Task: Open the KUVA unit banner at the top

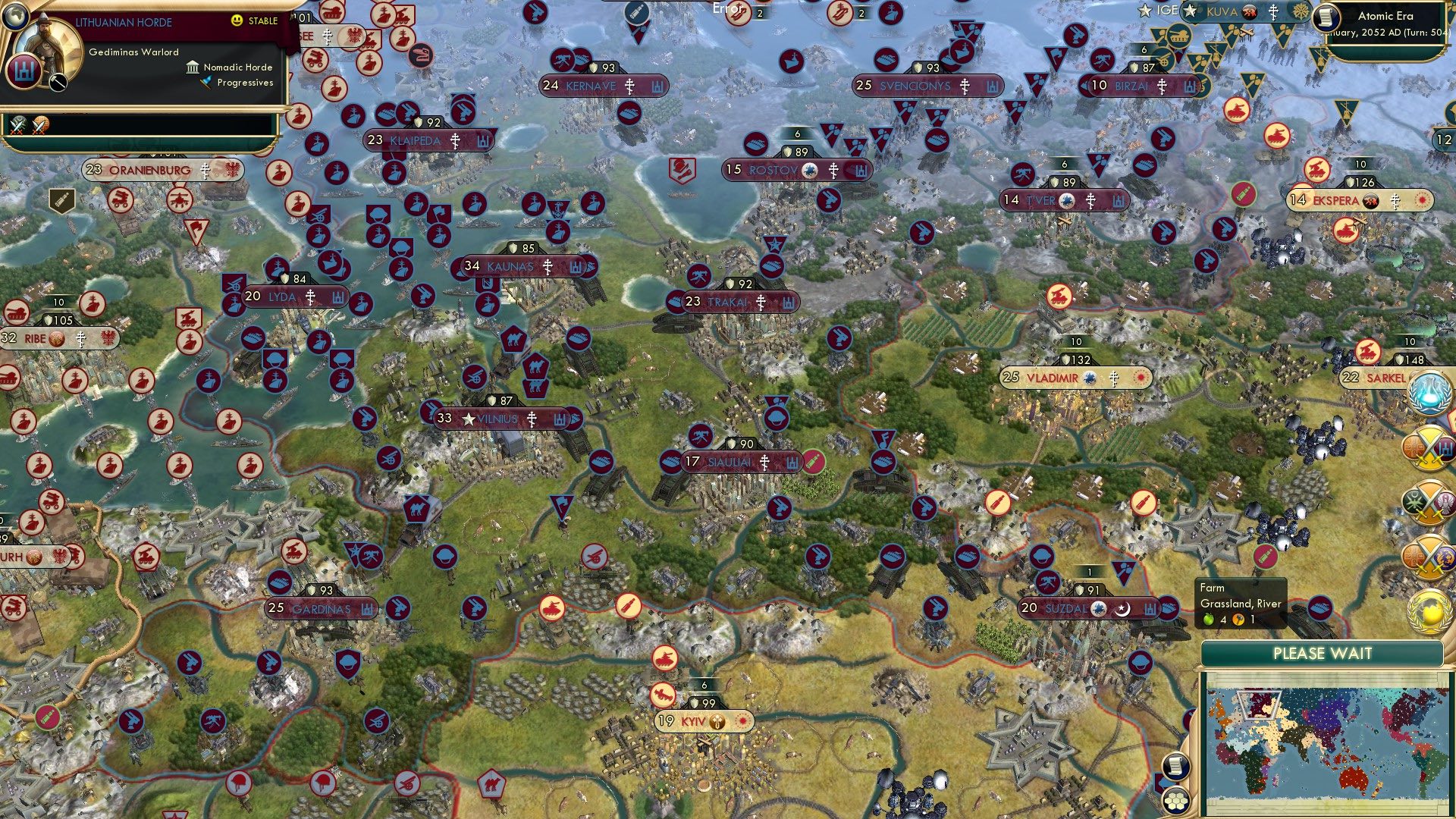Action: pos(1221,11)
